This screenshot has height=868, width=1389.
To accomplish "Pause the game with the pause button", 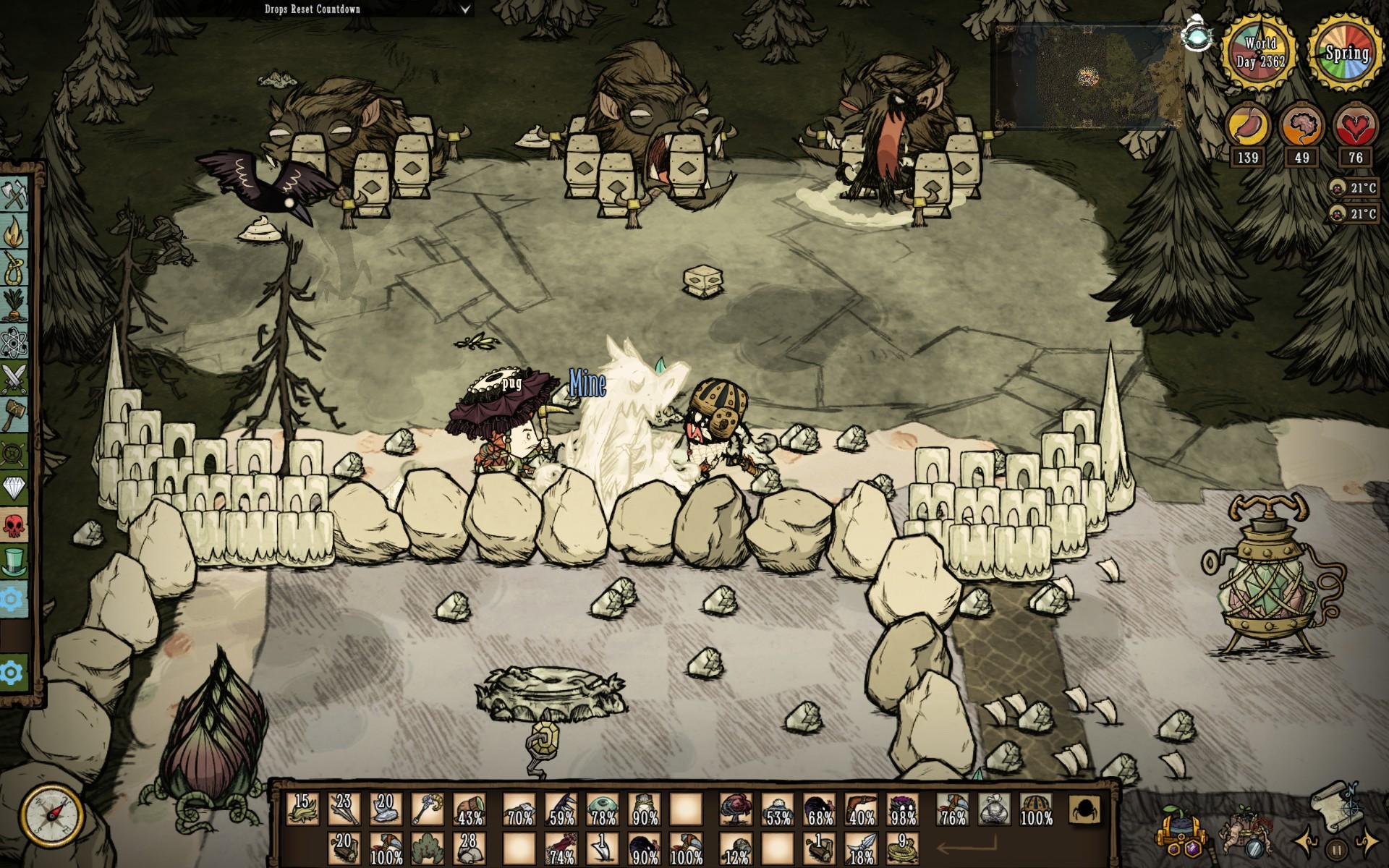I will click(x=1336, y=849).
